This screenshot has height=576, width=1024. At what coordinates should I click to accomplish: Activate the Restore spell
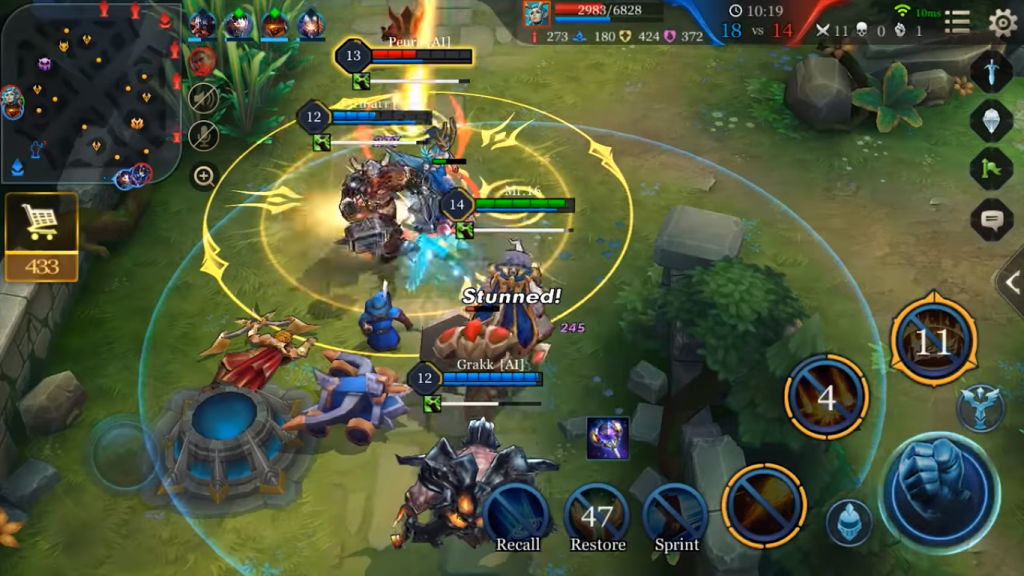click(x=597, y=517)
